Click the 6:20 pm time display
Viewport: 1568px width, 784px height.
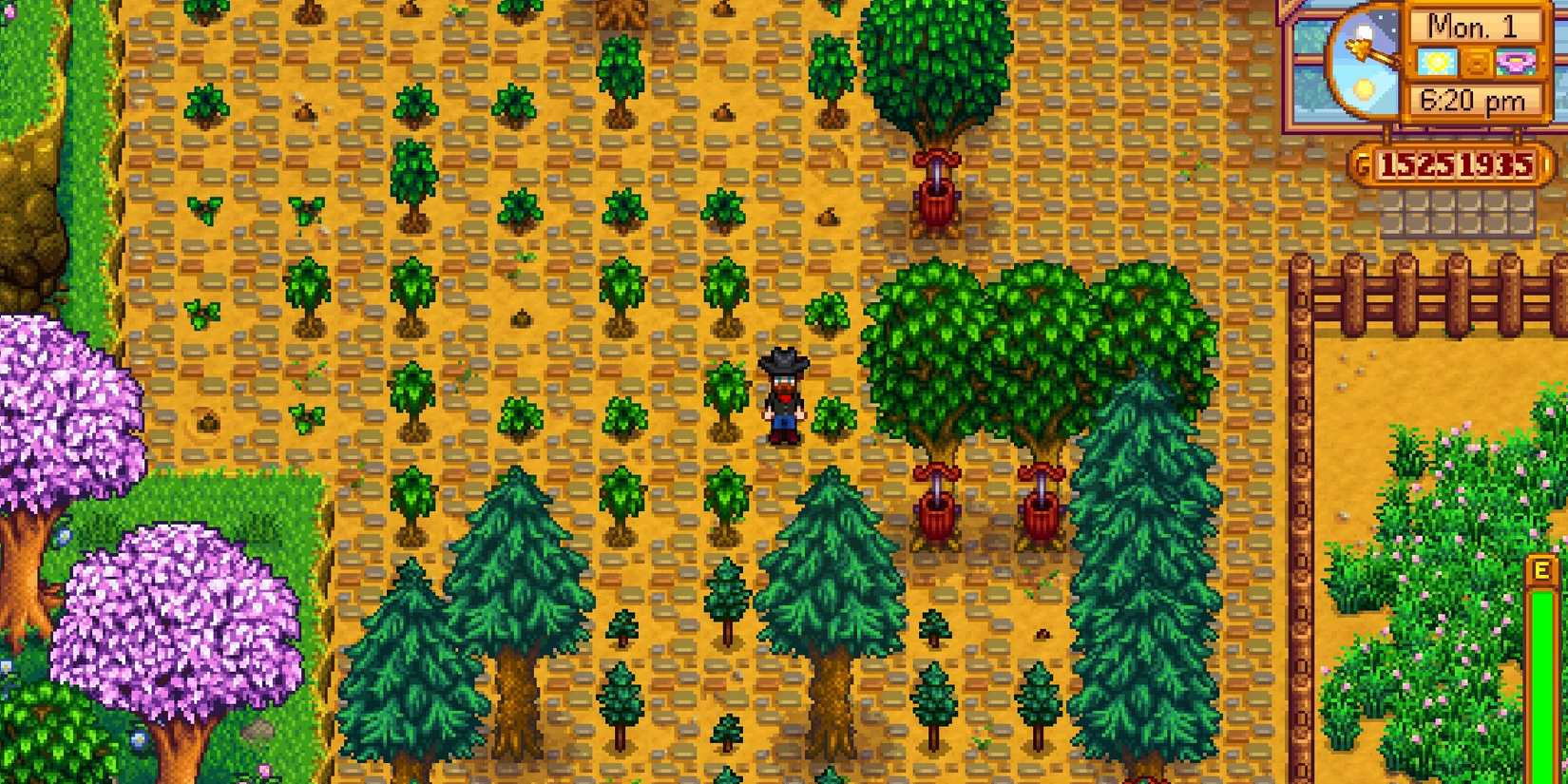coord(1472,99)
